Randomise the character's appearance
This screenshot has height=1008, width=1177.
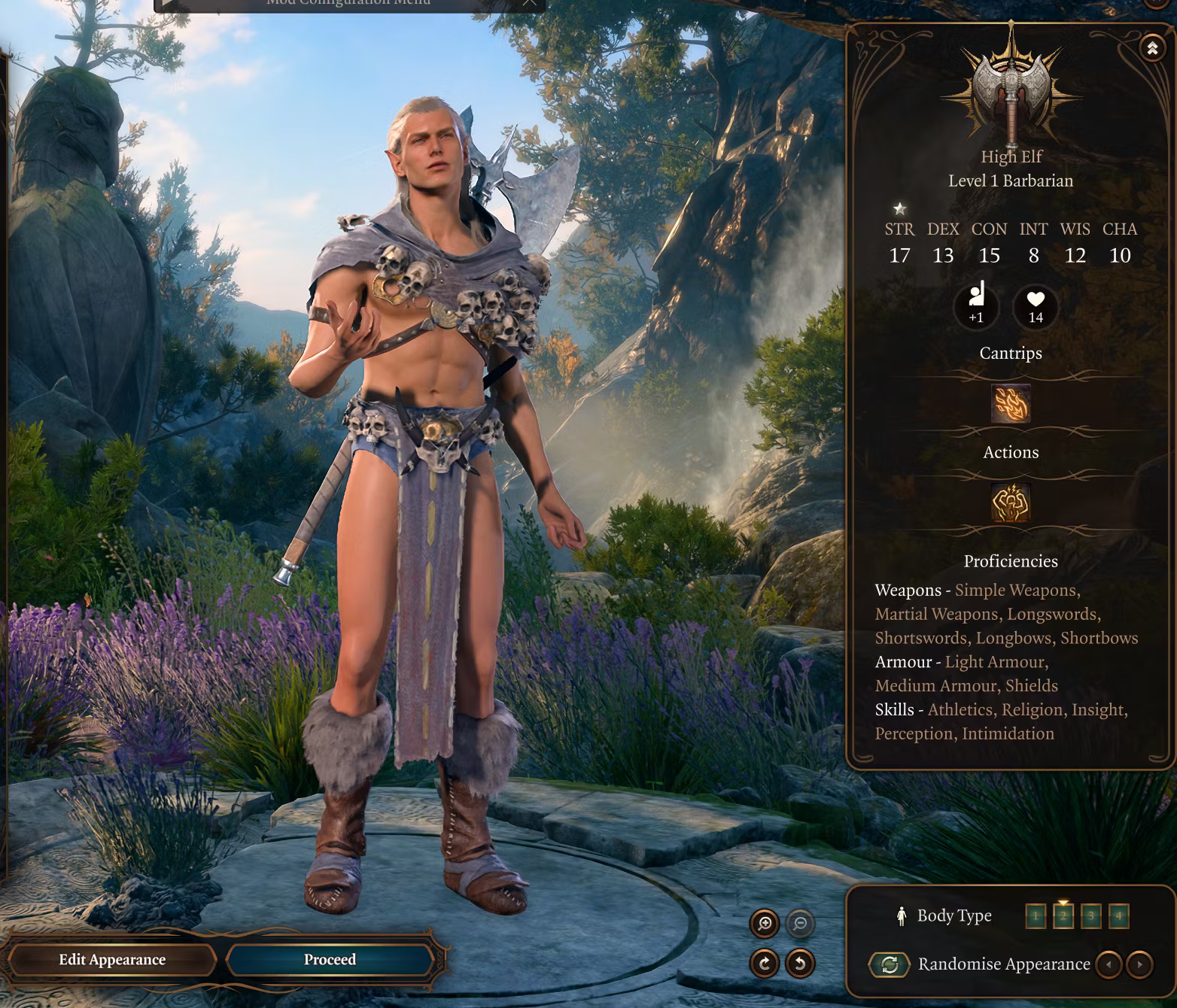coord(890,964)
